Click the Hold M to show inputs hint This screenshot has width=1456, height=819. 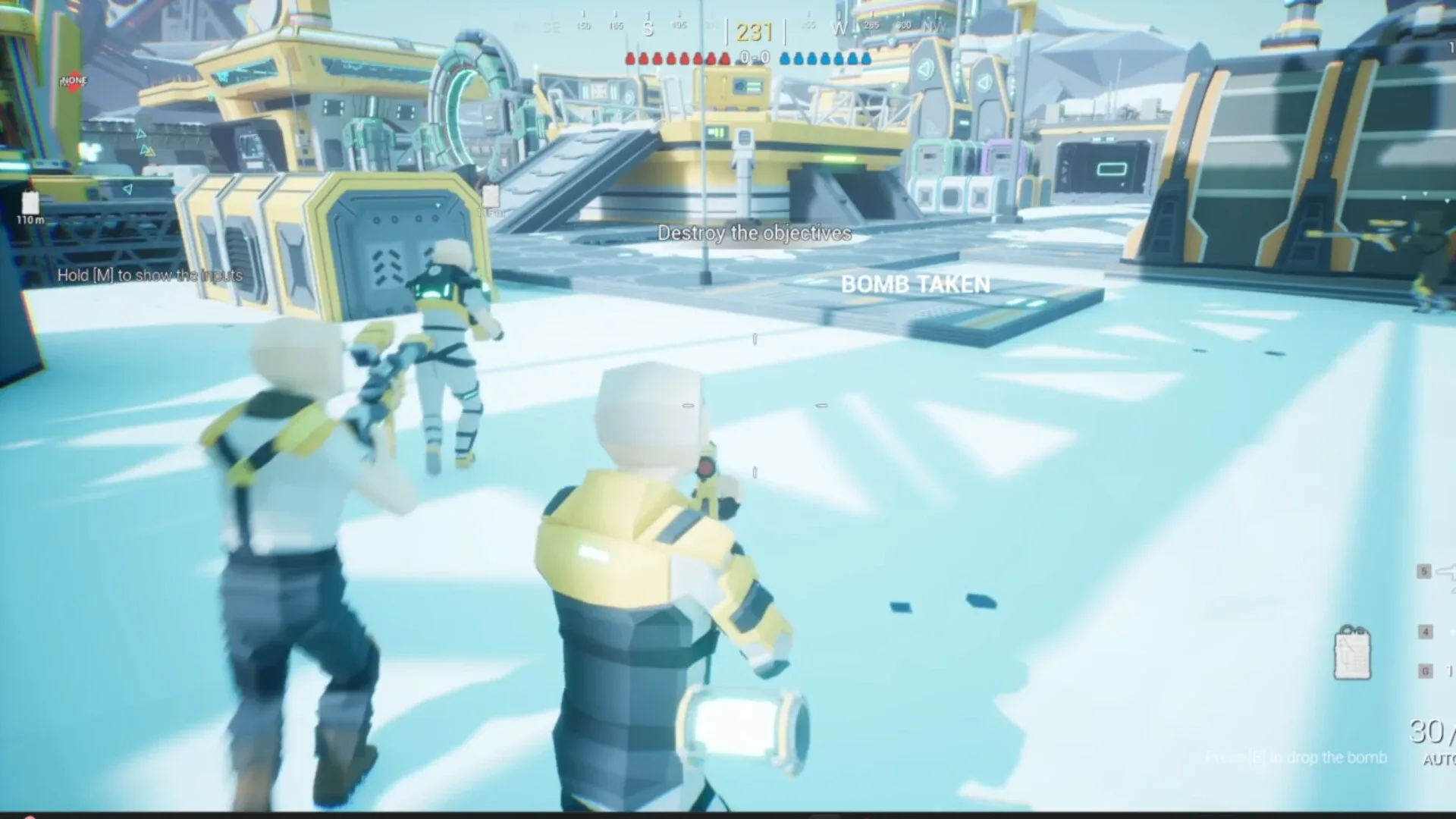click(149, 275)
